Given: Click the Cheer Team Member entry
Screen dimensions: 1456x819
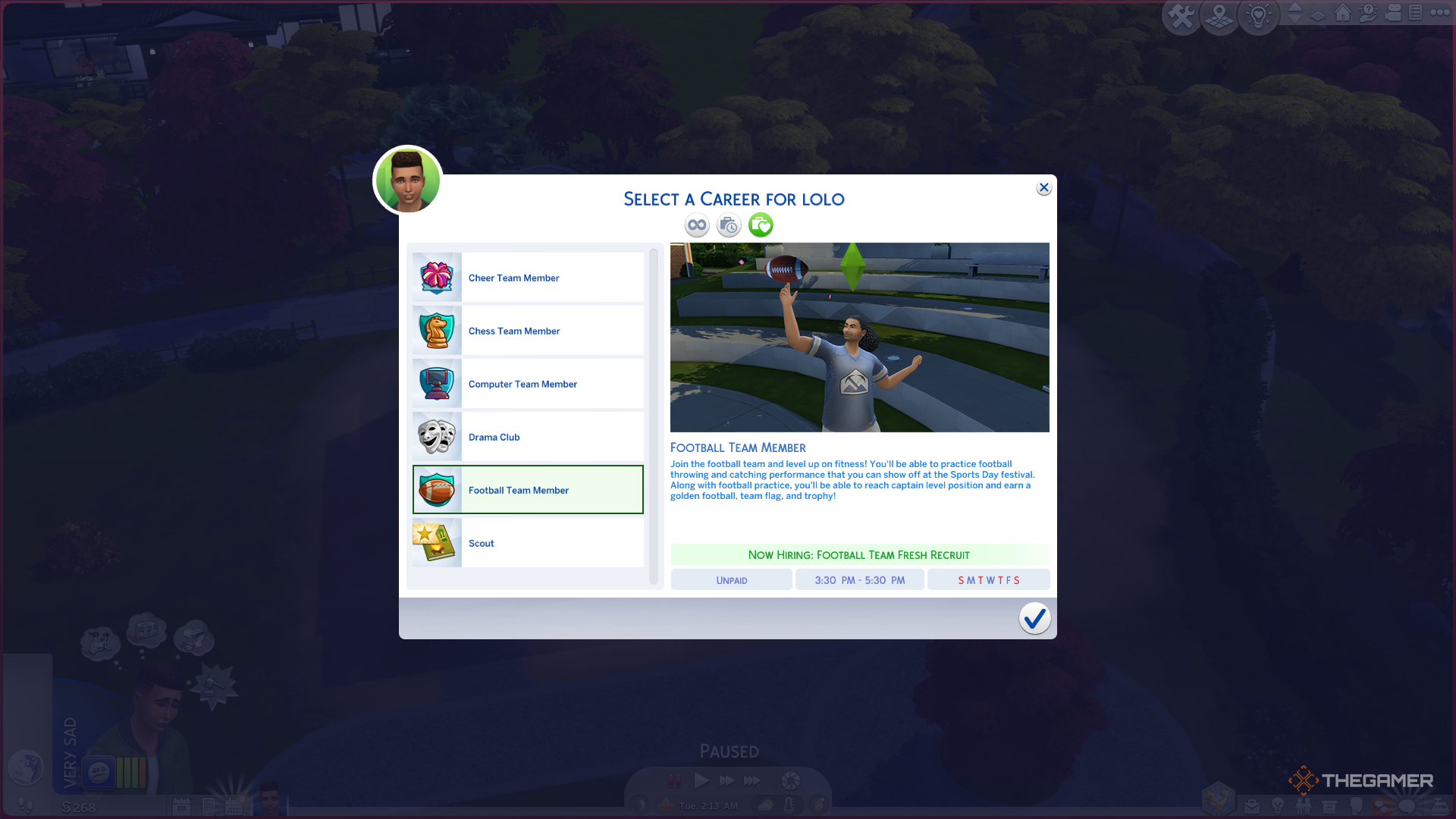Looking at the screenshot, I should 528,278.
